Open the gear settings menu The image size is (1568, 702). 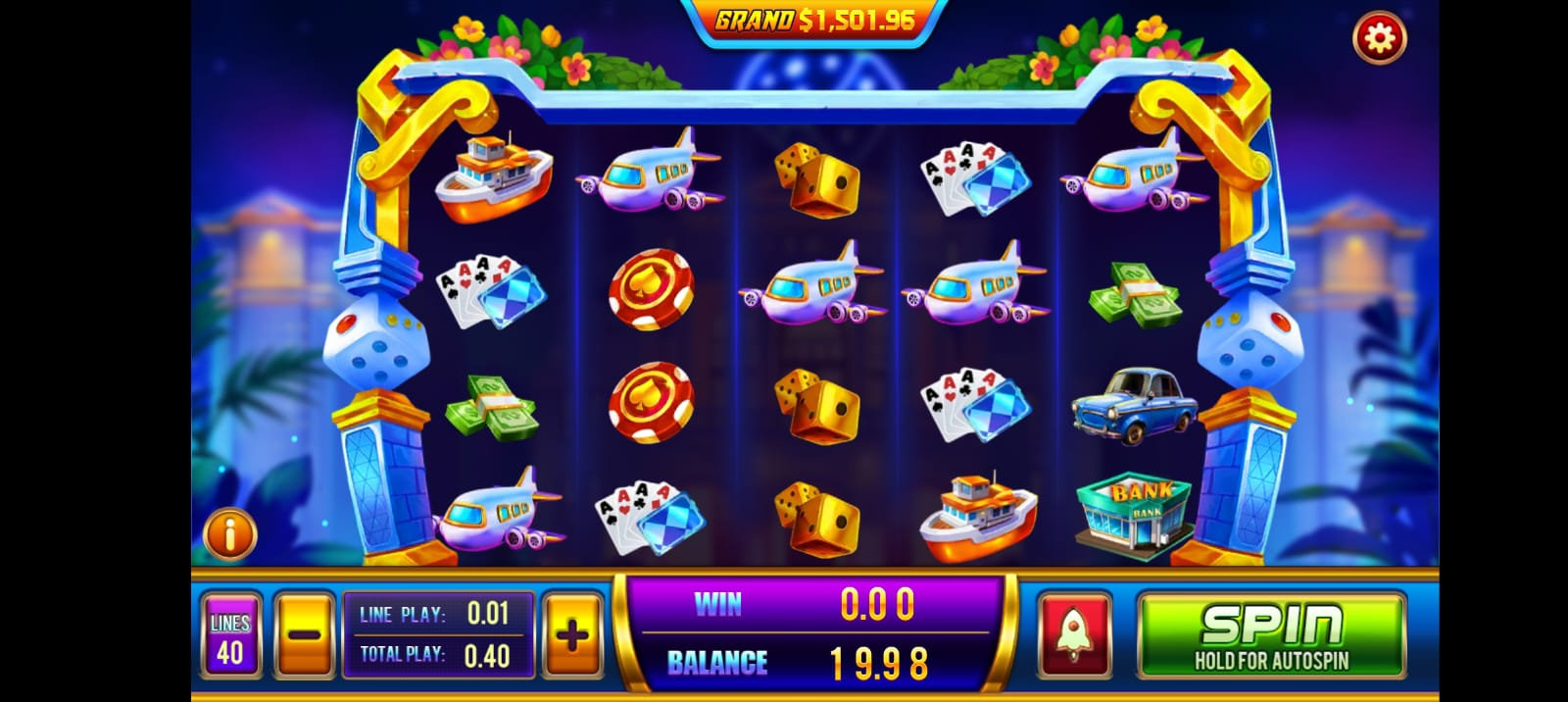pos(1379,38)
